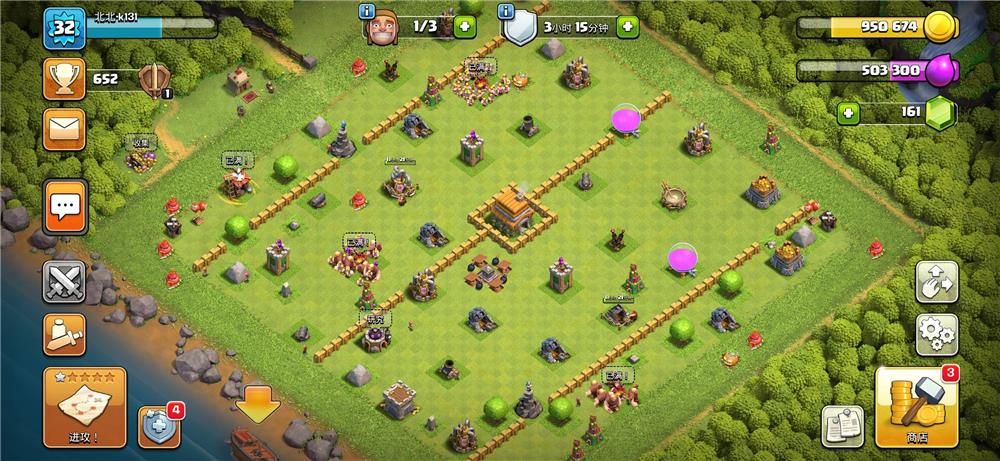The height and width of the screenshot is (461, 1000).
Task: Open the mail inbox
Action: click(x=63, y=129)
